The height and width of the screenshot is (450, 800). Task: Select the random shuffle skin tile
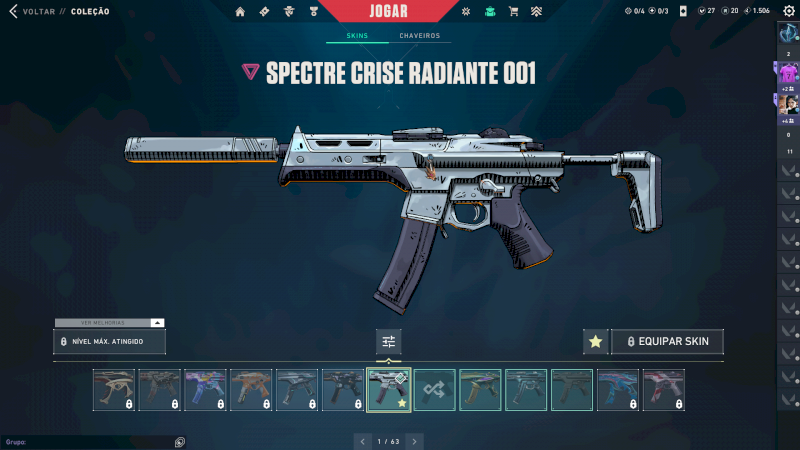tap(435, 389)
